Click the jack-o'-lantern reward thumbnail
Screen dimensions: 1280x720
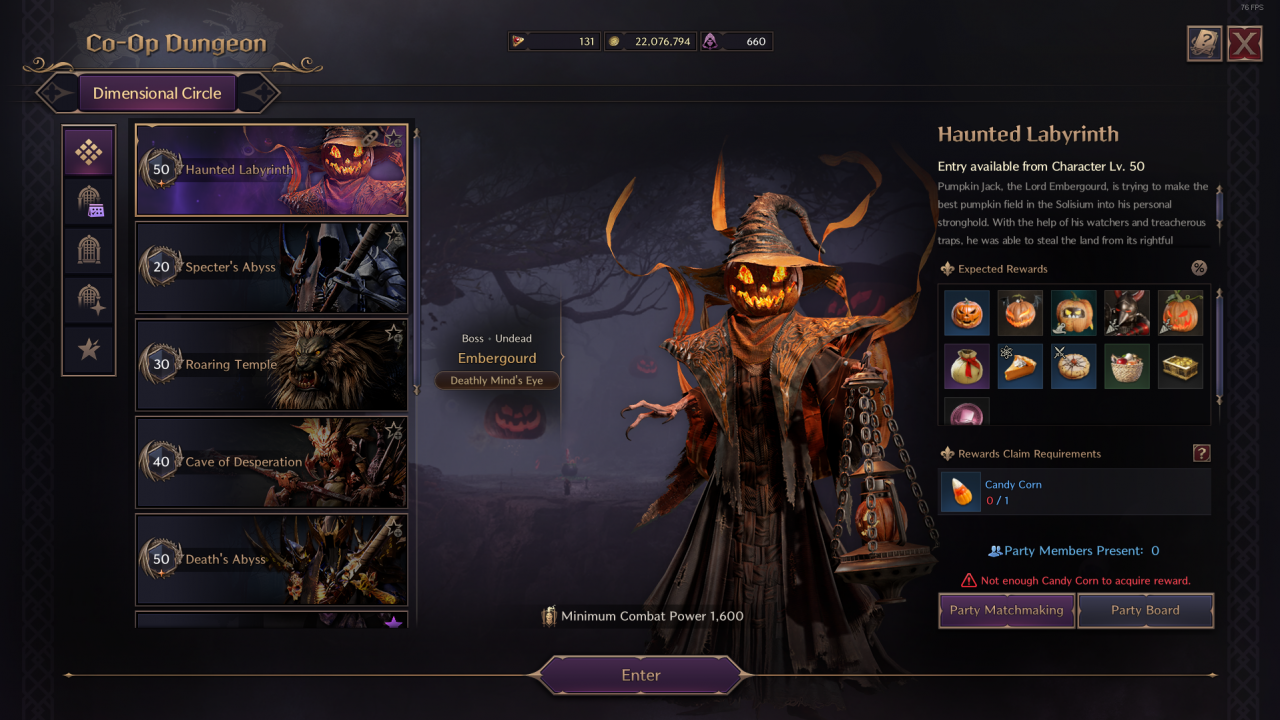[x=966, y=312]
